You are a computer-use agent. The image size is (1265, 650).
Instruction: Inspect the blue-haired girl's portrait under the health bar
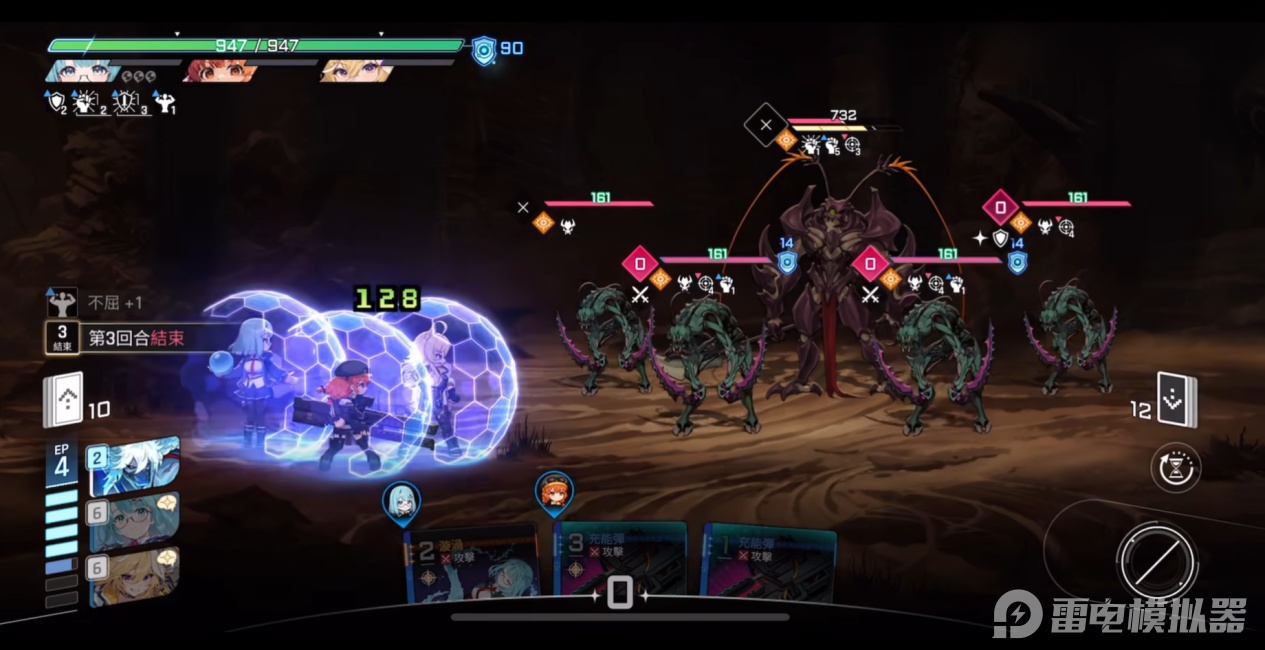pyautogui.click(x=80, y=72)
